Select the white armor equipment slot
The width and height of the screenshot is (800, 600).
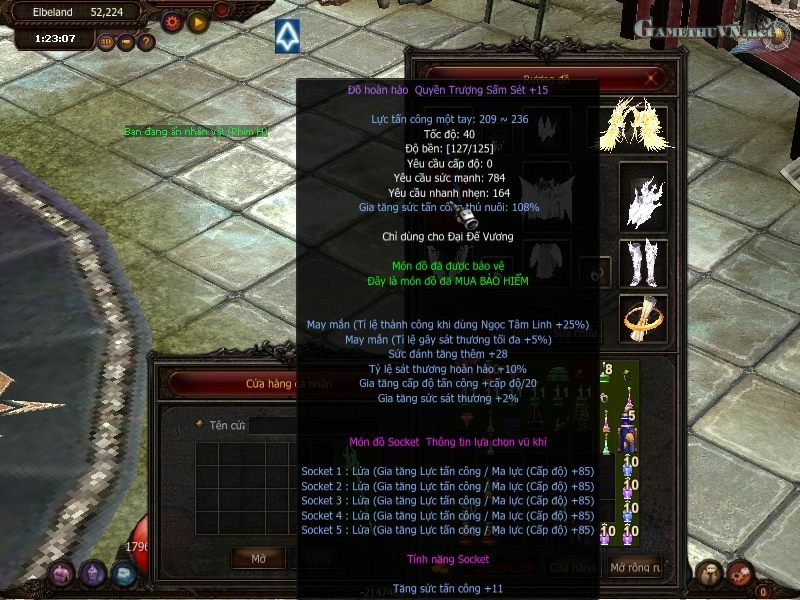641,195
